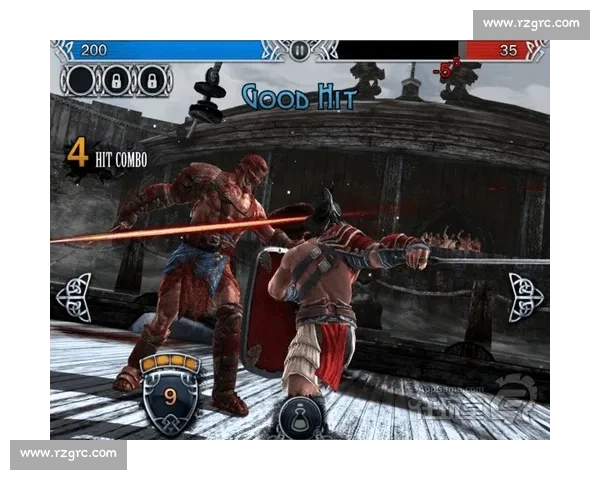This screenshot has width=600, height=480.
Task: Use the potion flask button
Action: (299, 419)
